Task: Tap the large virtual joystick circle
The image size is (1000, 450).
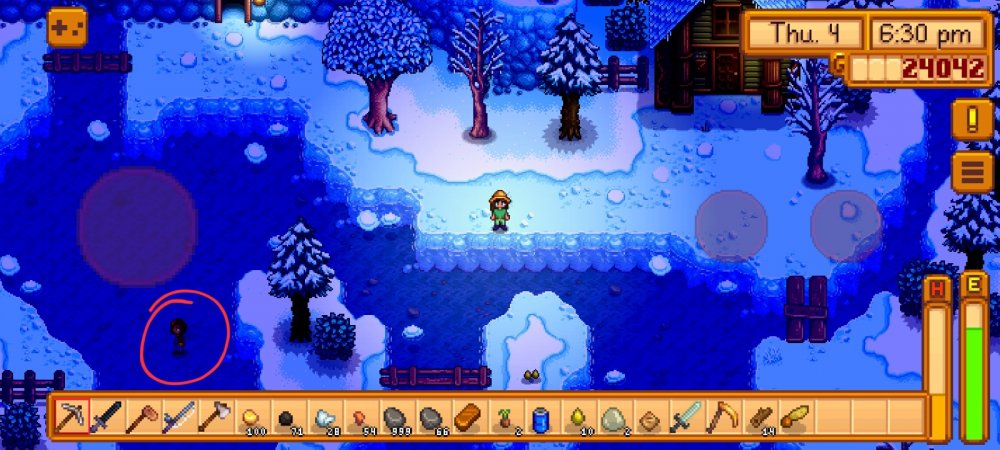Action: click(137, 227)
